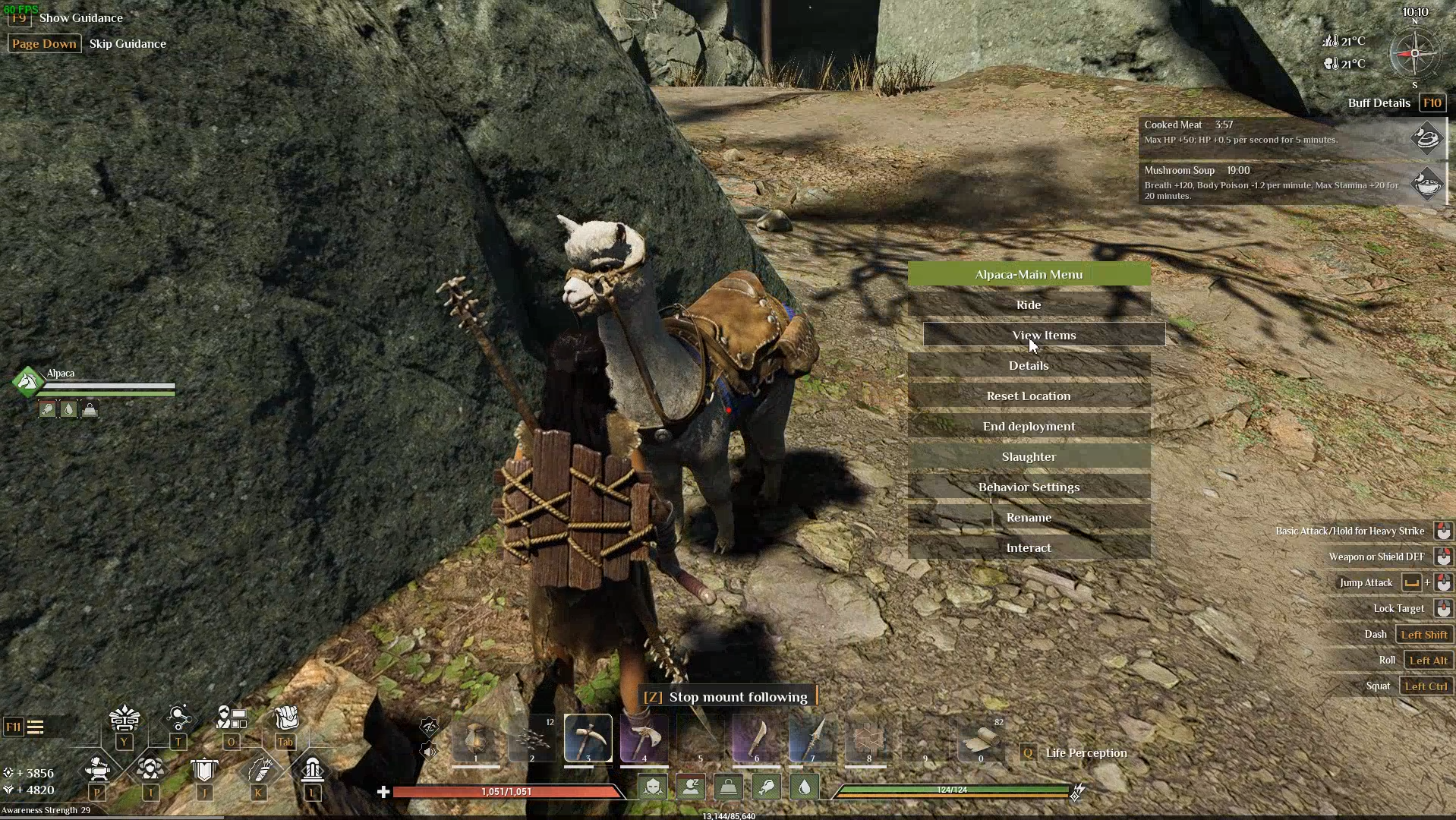Viewport: 1456px width, 820px height.
Task: Select End deployment option
Action: (1029, 426)
